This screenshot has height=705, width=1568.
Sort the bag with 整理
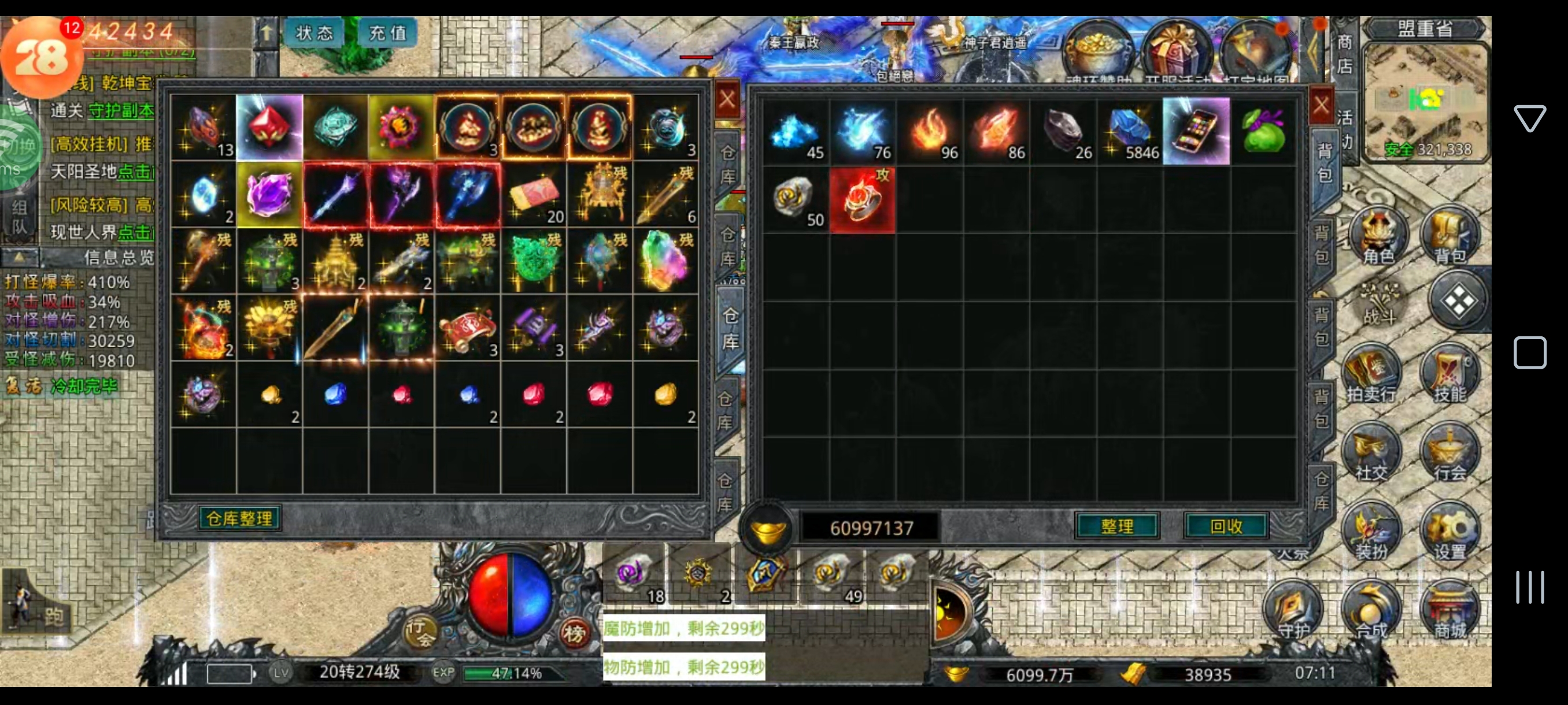click(x=1117, y=526)
